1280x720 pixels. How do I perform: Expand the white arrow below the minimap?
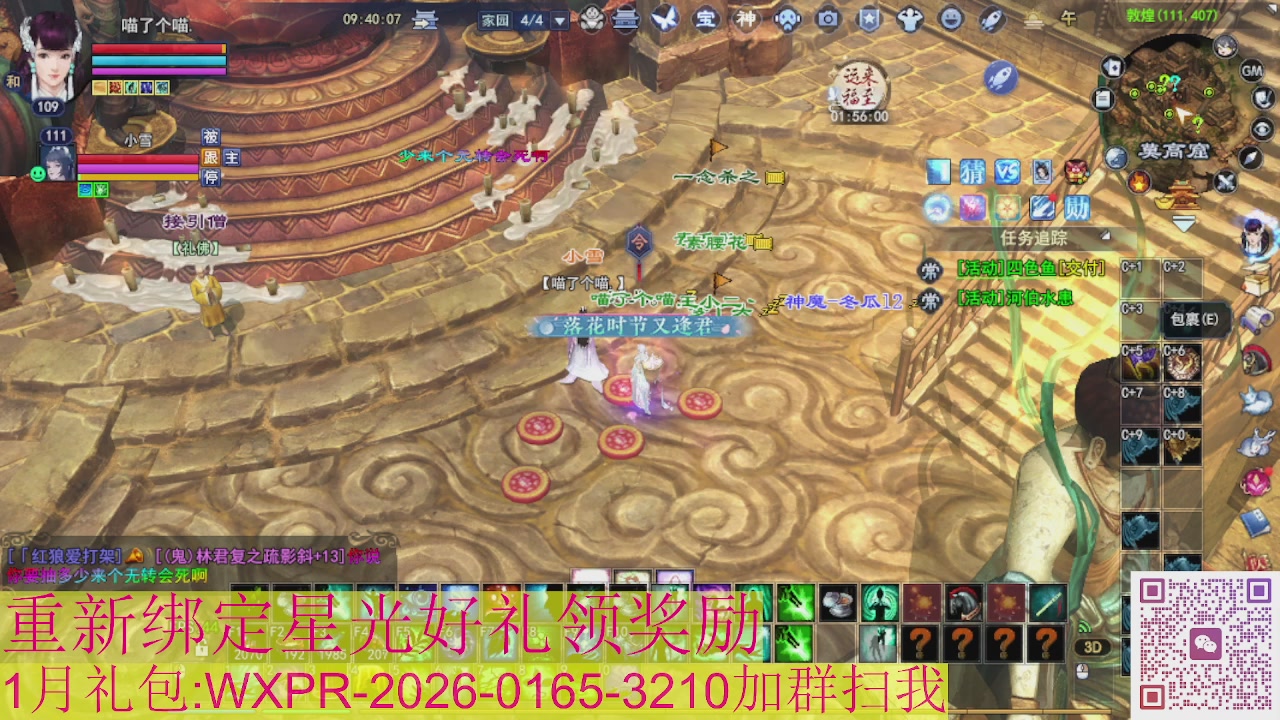1182,222
